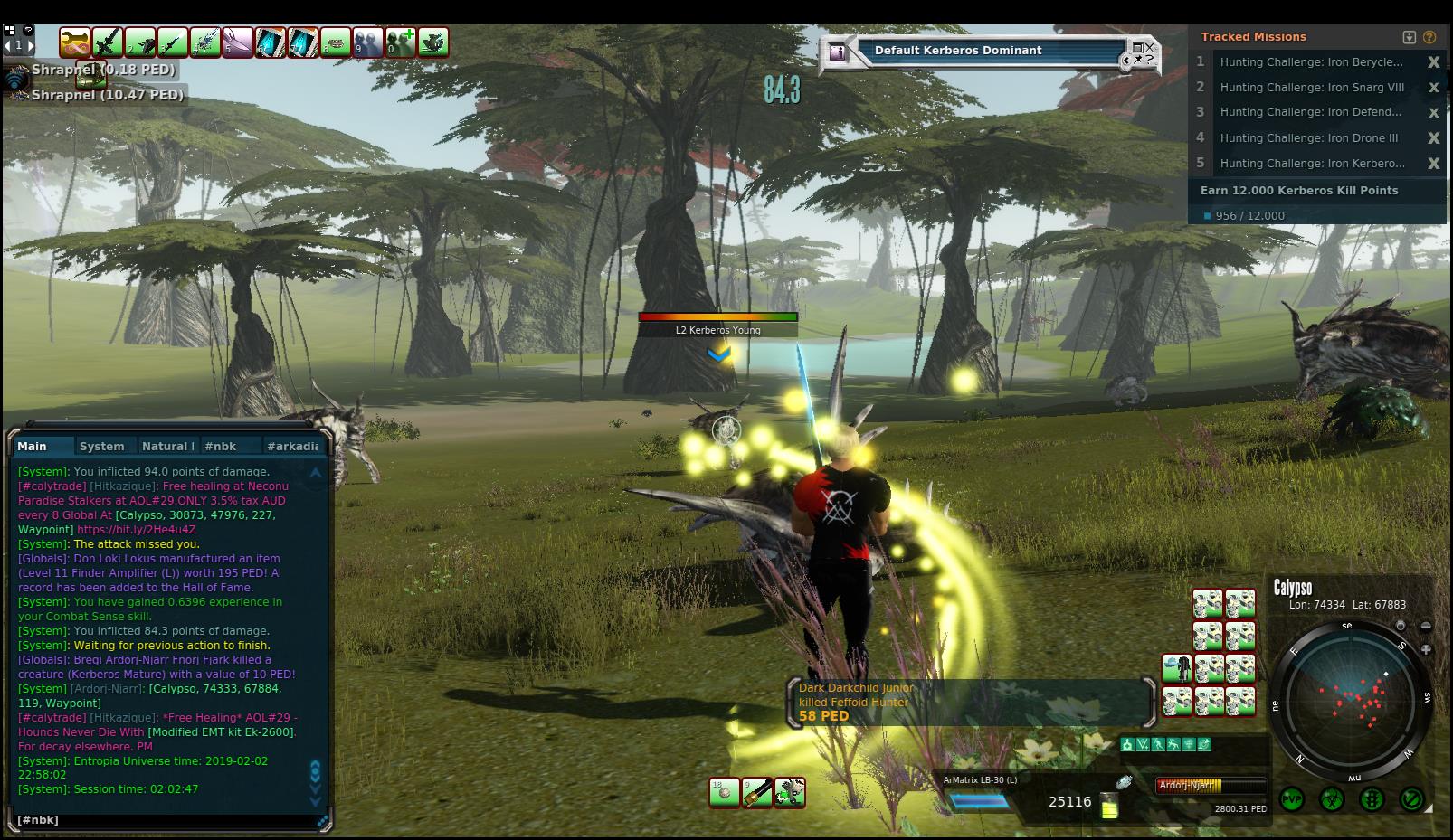This screenshot has width=1453, height=840.
Task: Open Tracked Missions help icon
Action: (x=1429, y=37)
